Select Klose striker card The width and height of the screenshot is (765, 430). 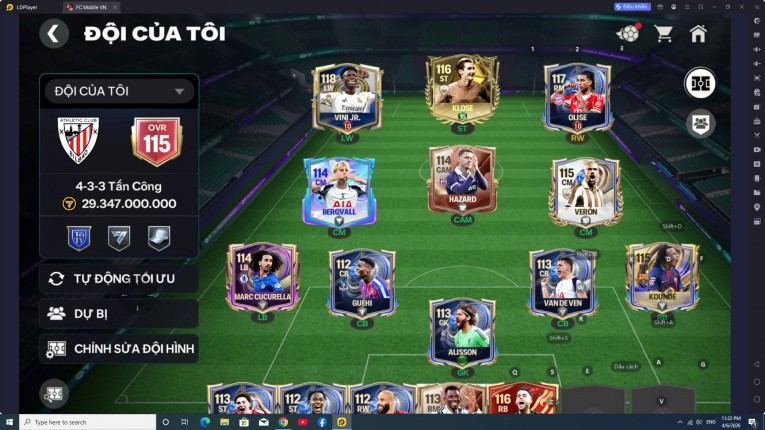[462, 92]
